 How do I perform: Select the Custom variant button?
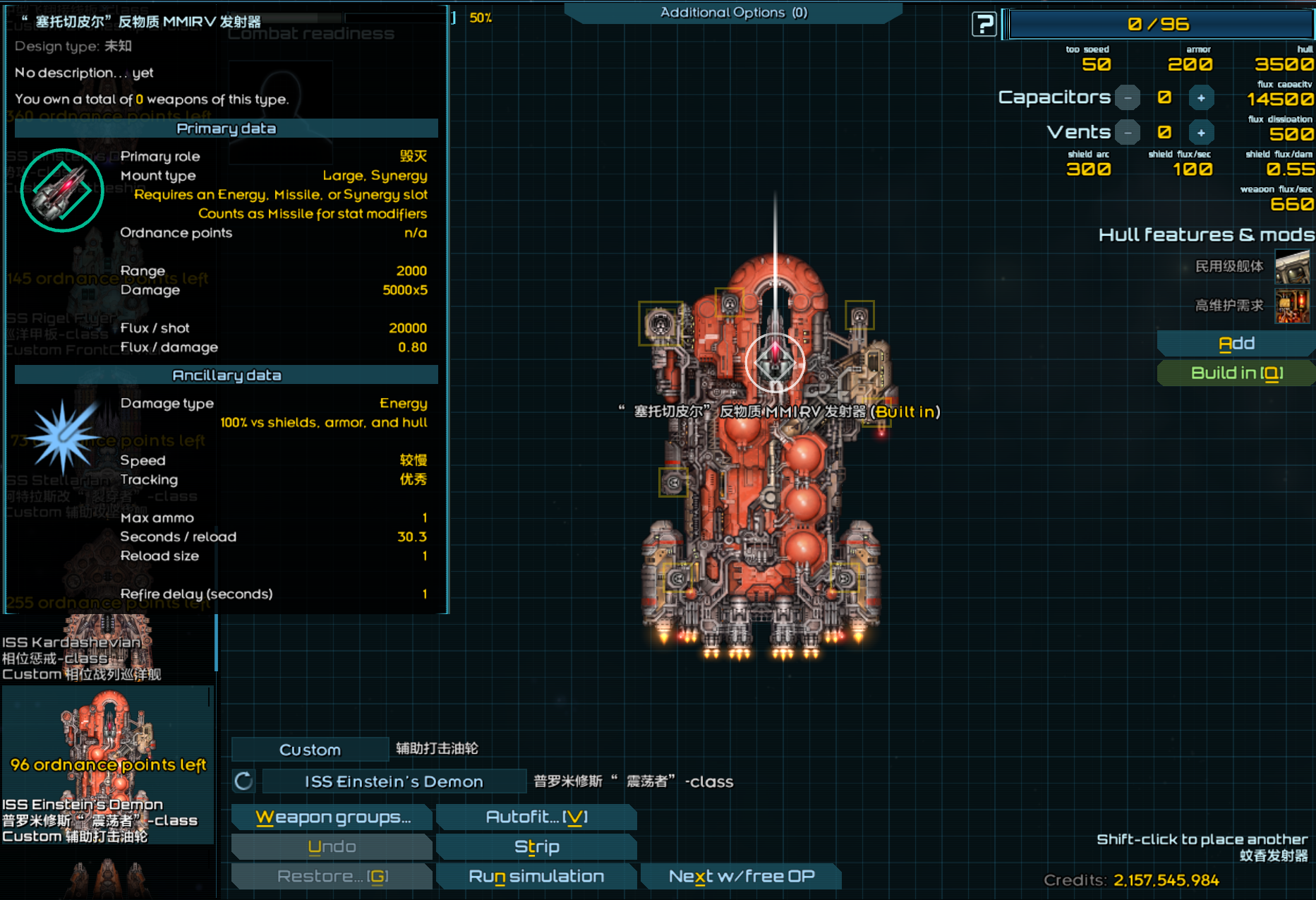tap(310, 750)
